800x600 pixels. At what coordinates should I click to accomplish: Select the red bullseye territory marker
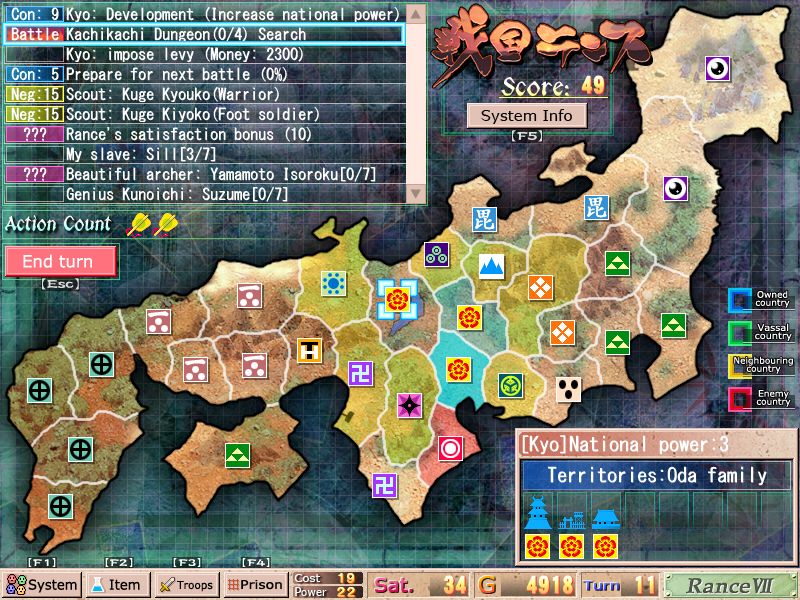pyautogui.click(x=450, y=447)
